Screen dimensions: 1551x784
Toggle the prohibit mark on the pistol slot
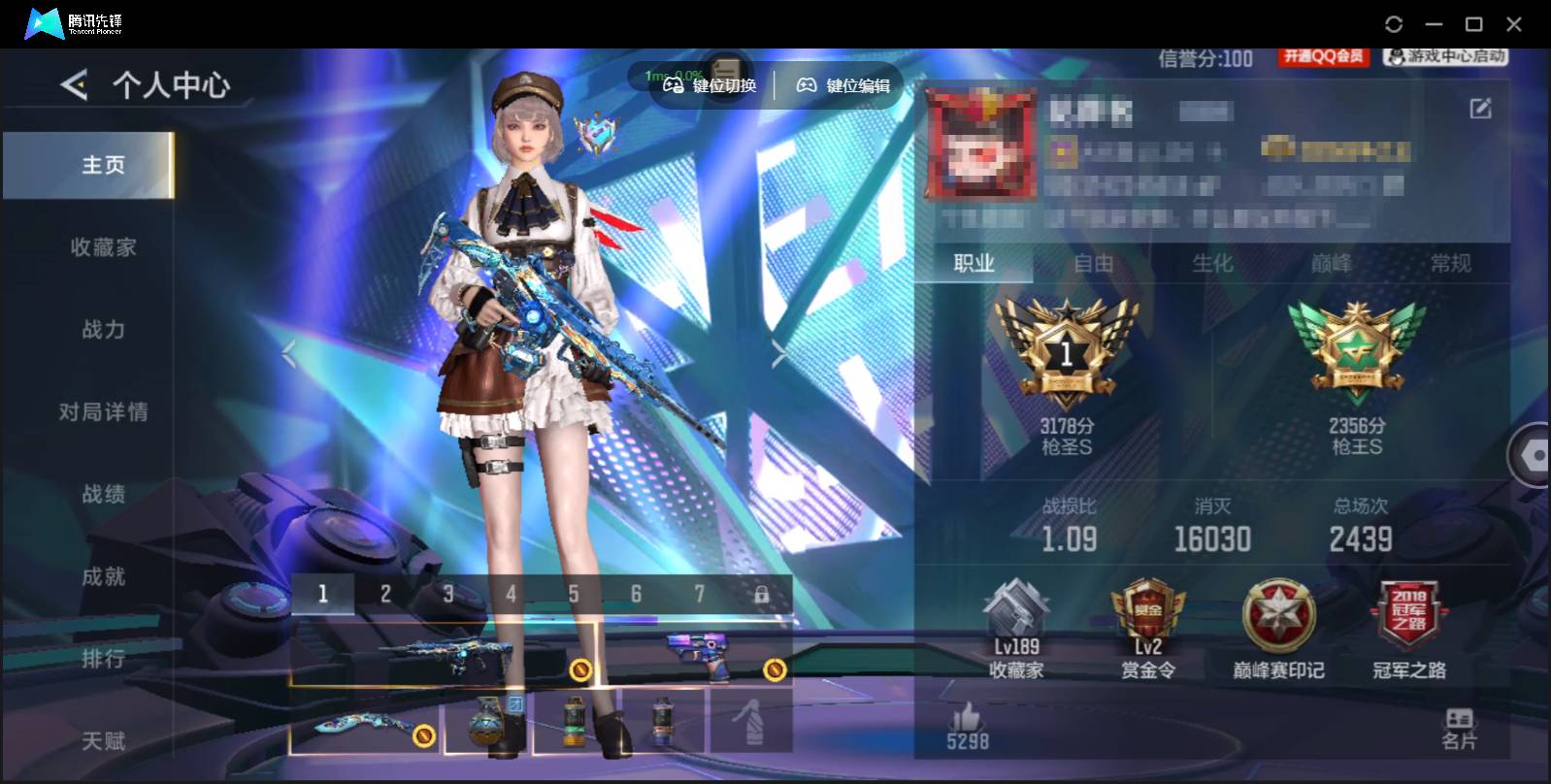[775, 667]
